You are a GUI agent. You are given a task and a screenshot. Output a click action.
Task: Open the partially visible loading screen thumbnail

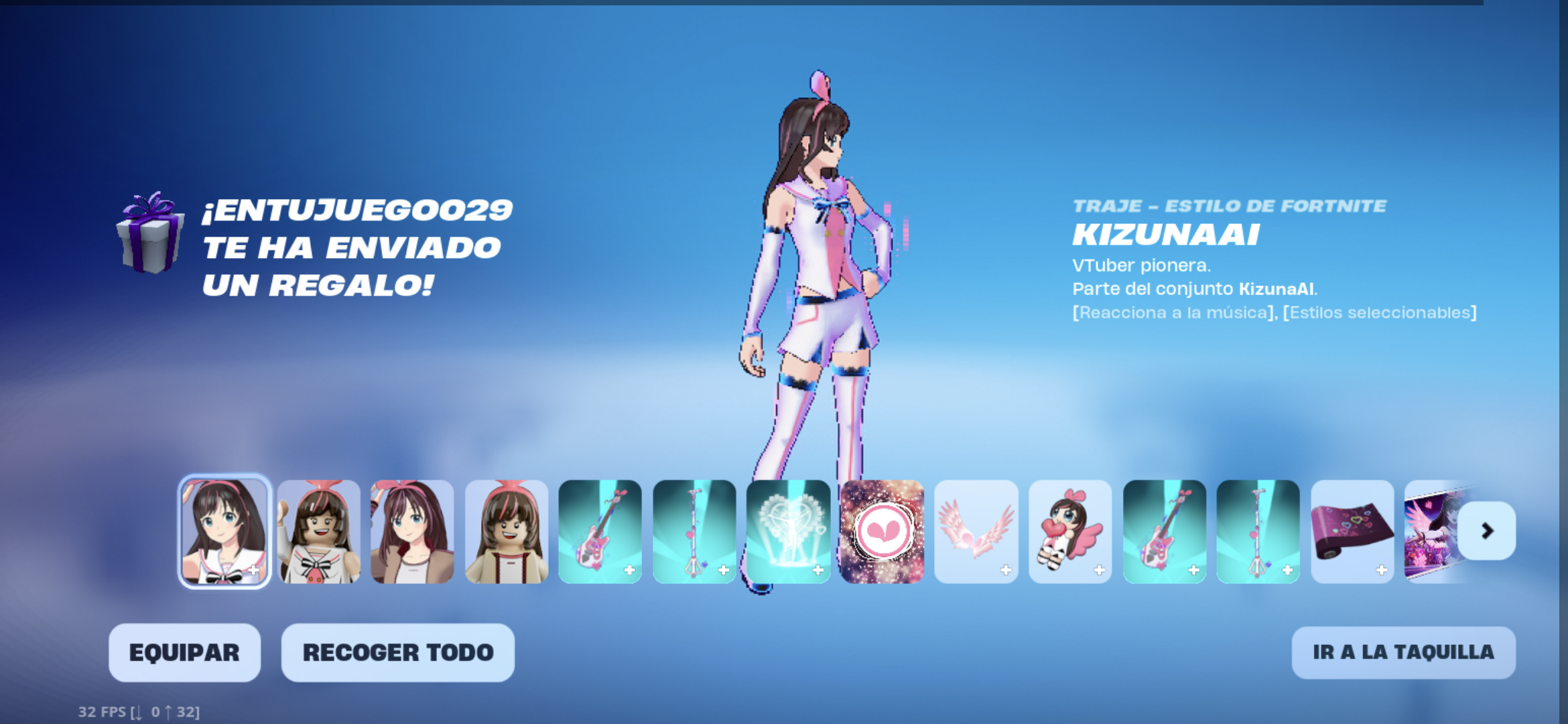[1431, 531]
